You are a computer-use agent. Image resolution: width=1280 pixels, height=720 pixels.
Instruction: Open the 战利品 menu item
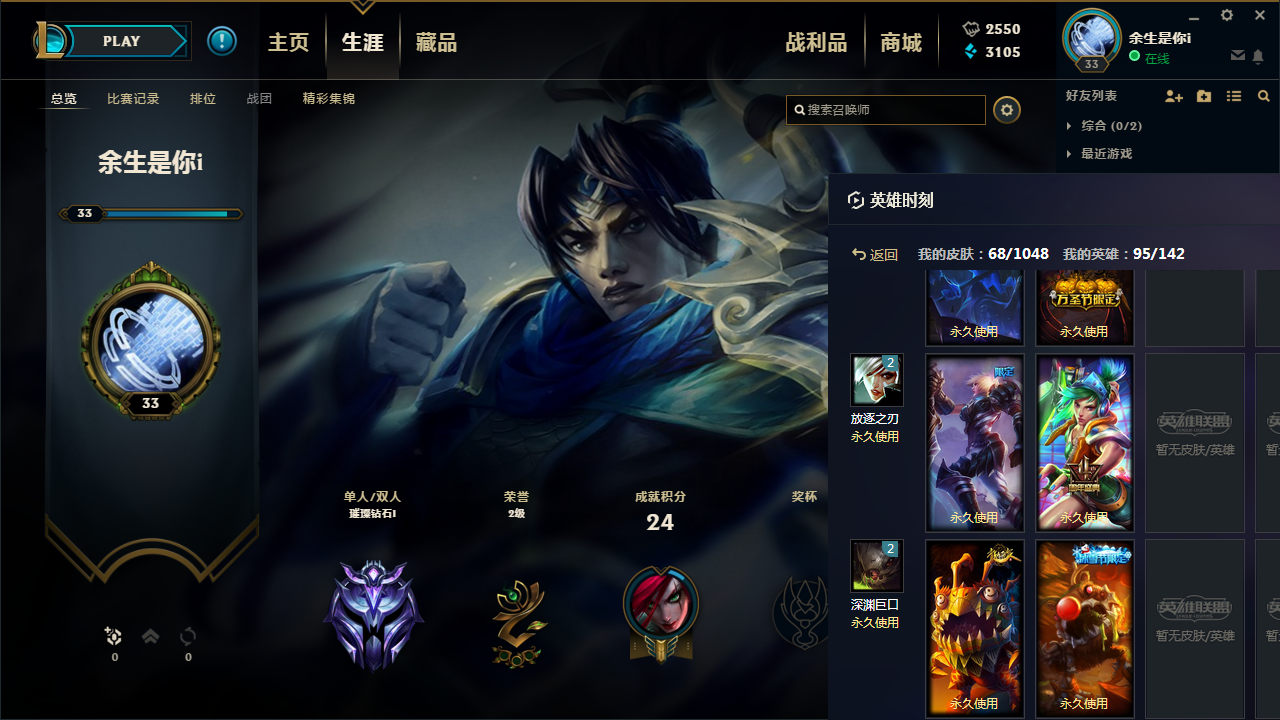pyautogui.click(x=816, y=41)
